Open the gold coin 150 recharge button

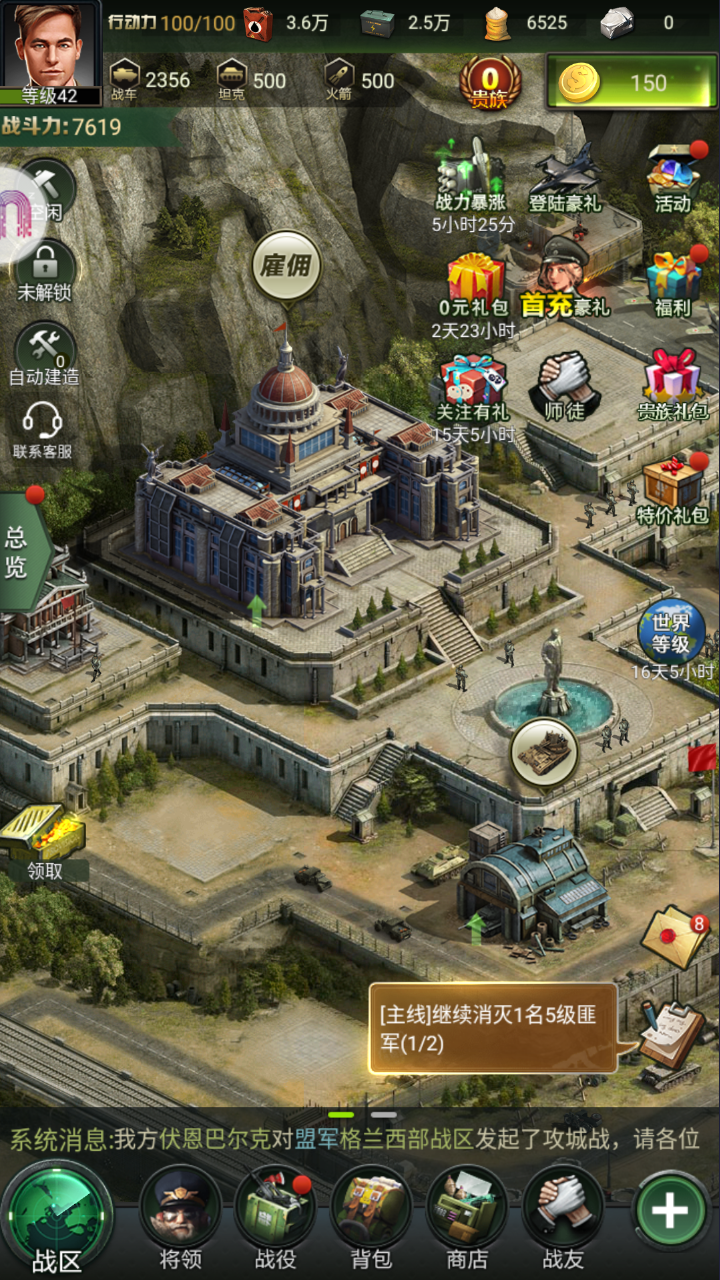(630, 82)
